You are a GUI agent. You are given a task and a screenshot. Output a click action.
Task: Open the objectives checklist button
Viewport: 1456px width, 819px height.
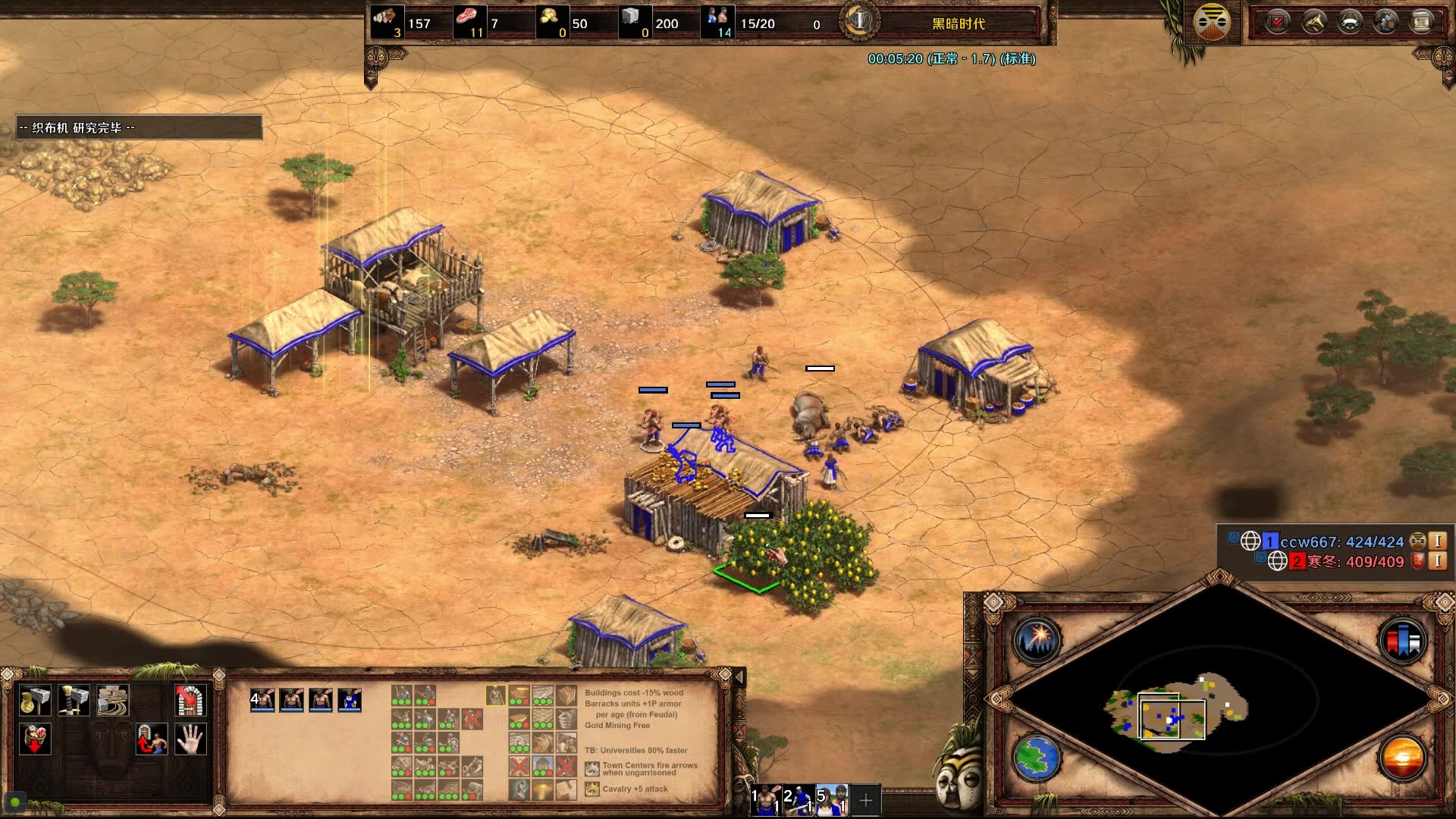1278,21
